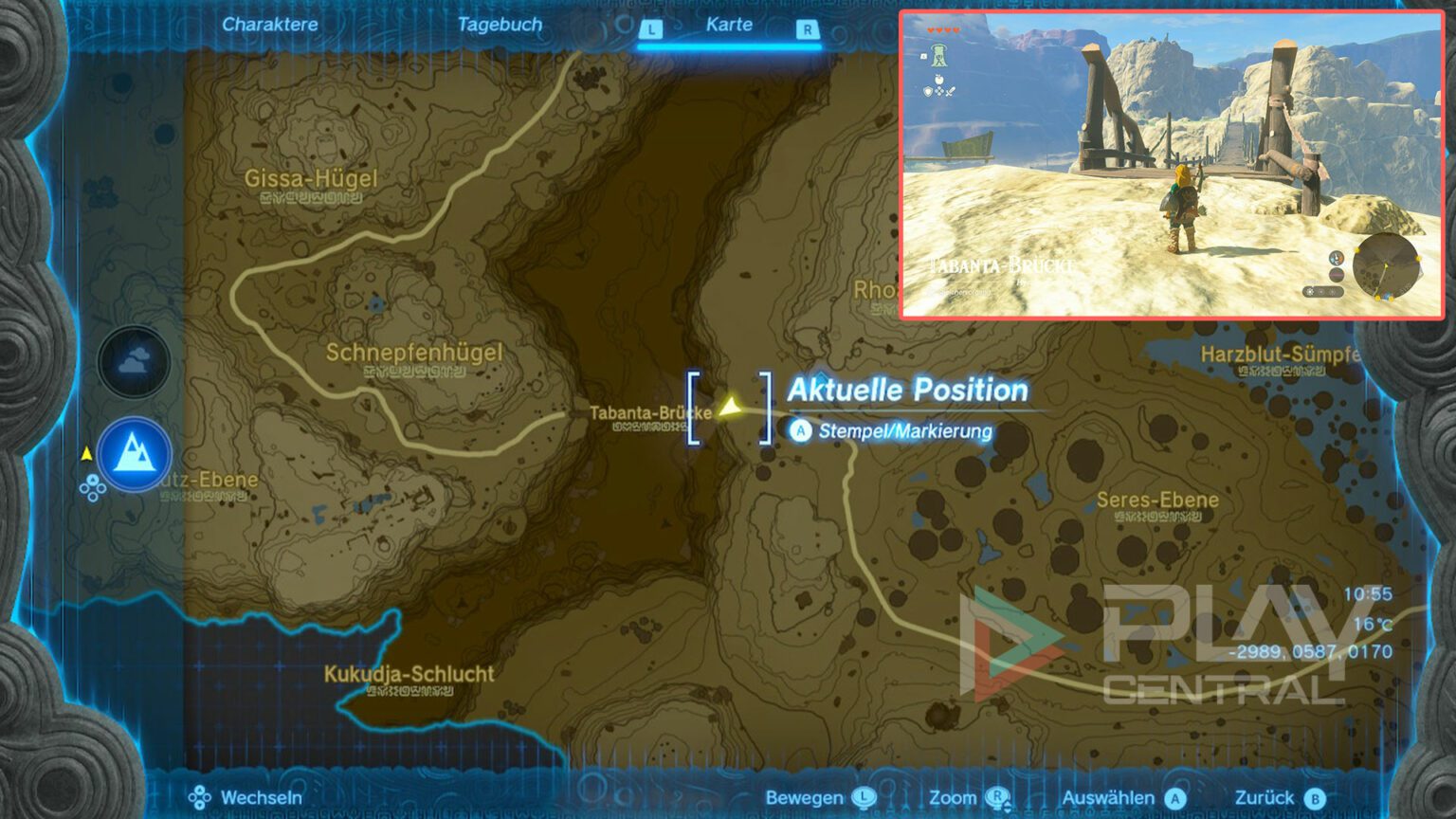Select the L shoulder button icon beside Karte
Viewport: 1456px width, 819px height.
point(651,29)
